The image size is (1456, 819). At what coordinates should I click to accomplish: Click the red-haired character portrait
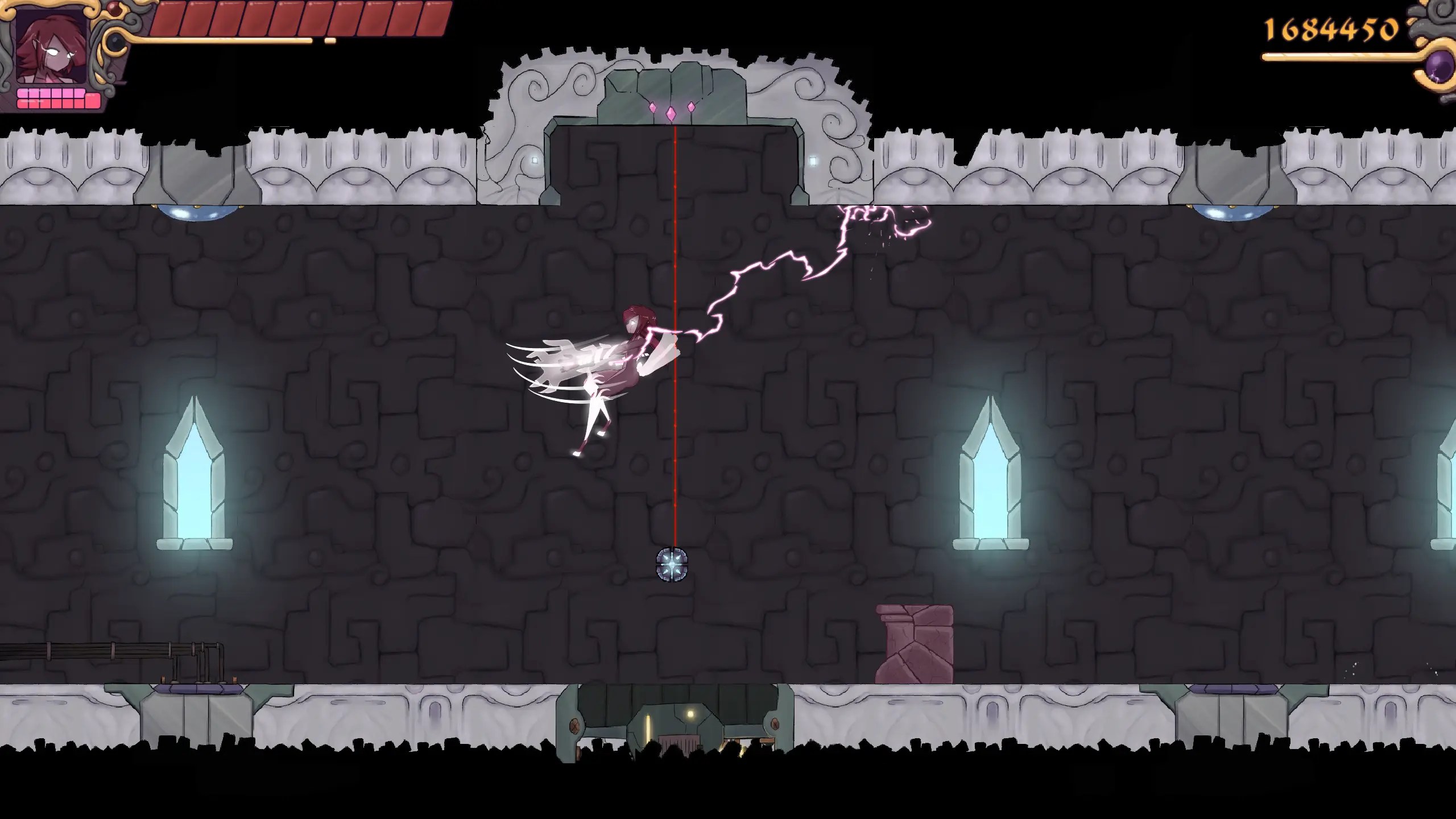click(52, 47)
